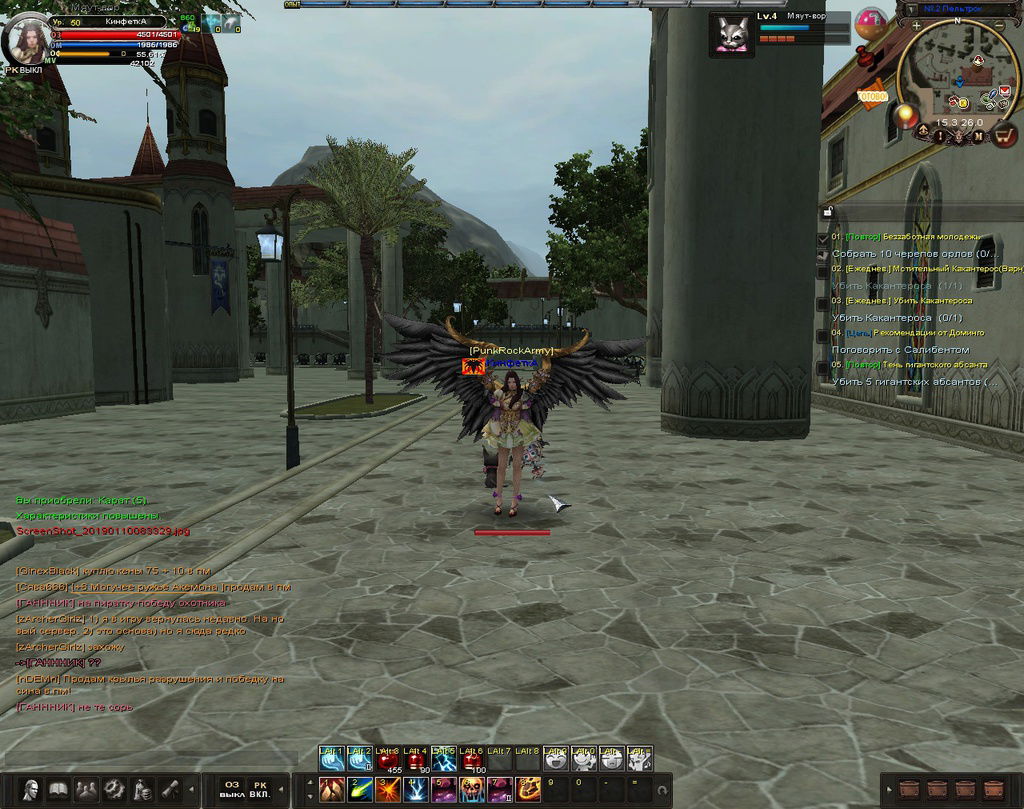
Task: Click the player character portrait
Action: 27,40
